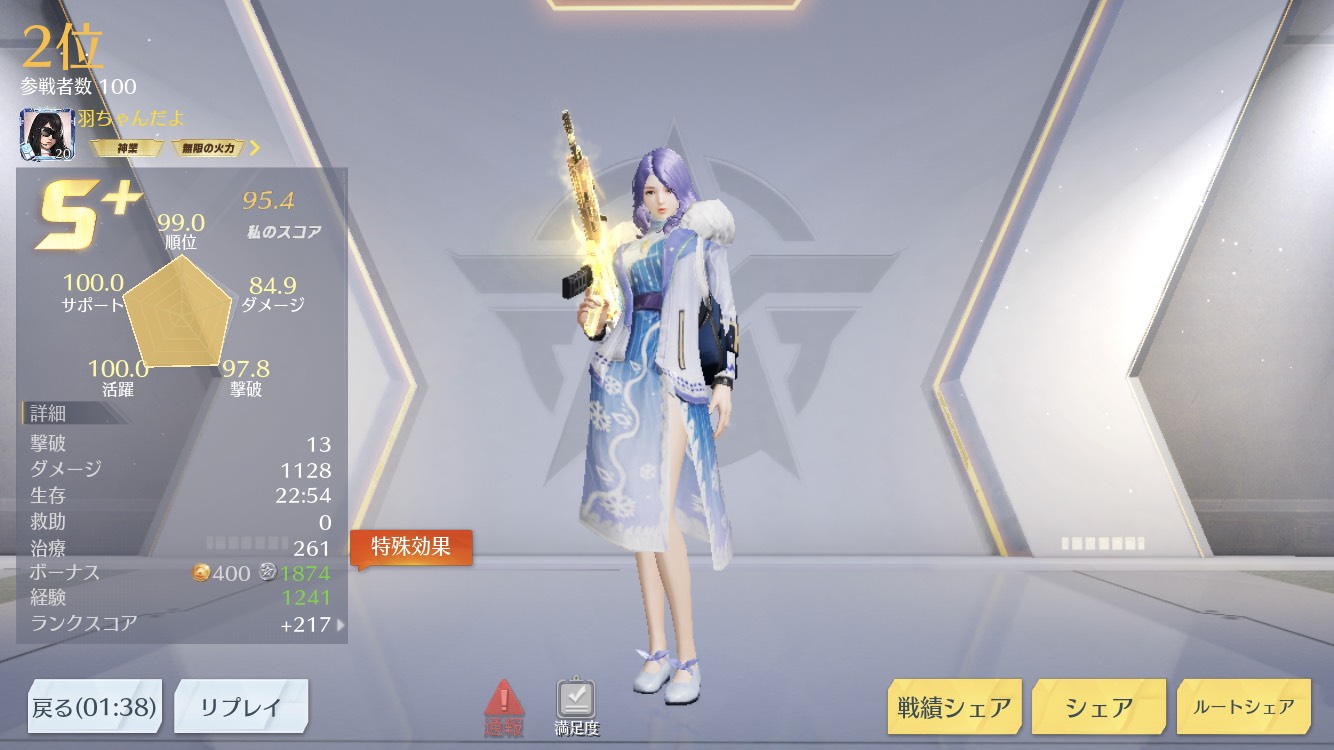The height and width of the screenshot is (750, 1334).
Task: Expand the ランクスコア +217 details arrow
Action: (x=341, y=625)
